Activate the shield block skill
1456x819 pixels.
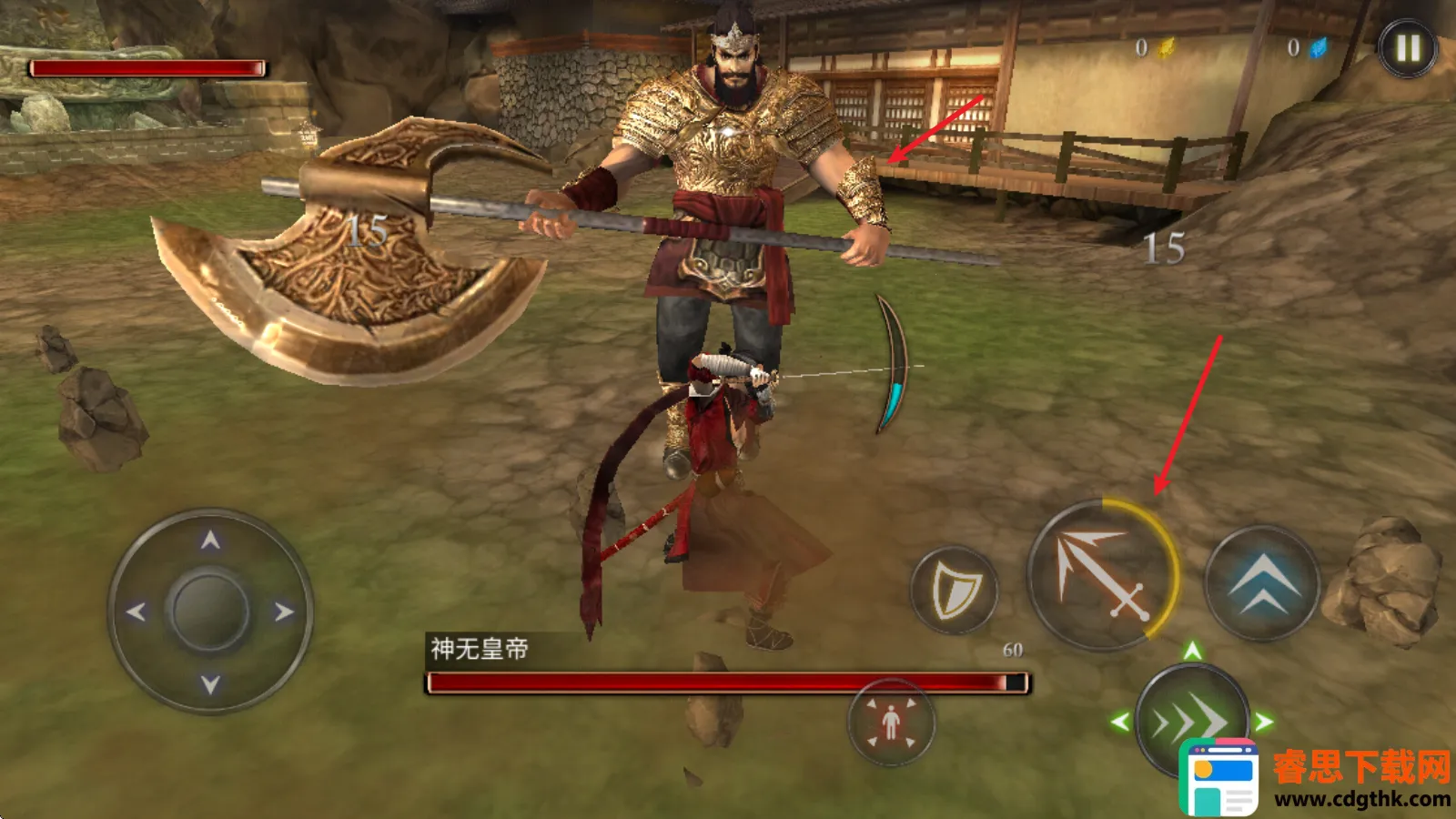pos(954,588)
